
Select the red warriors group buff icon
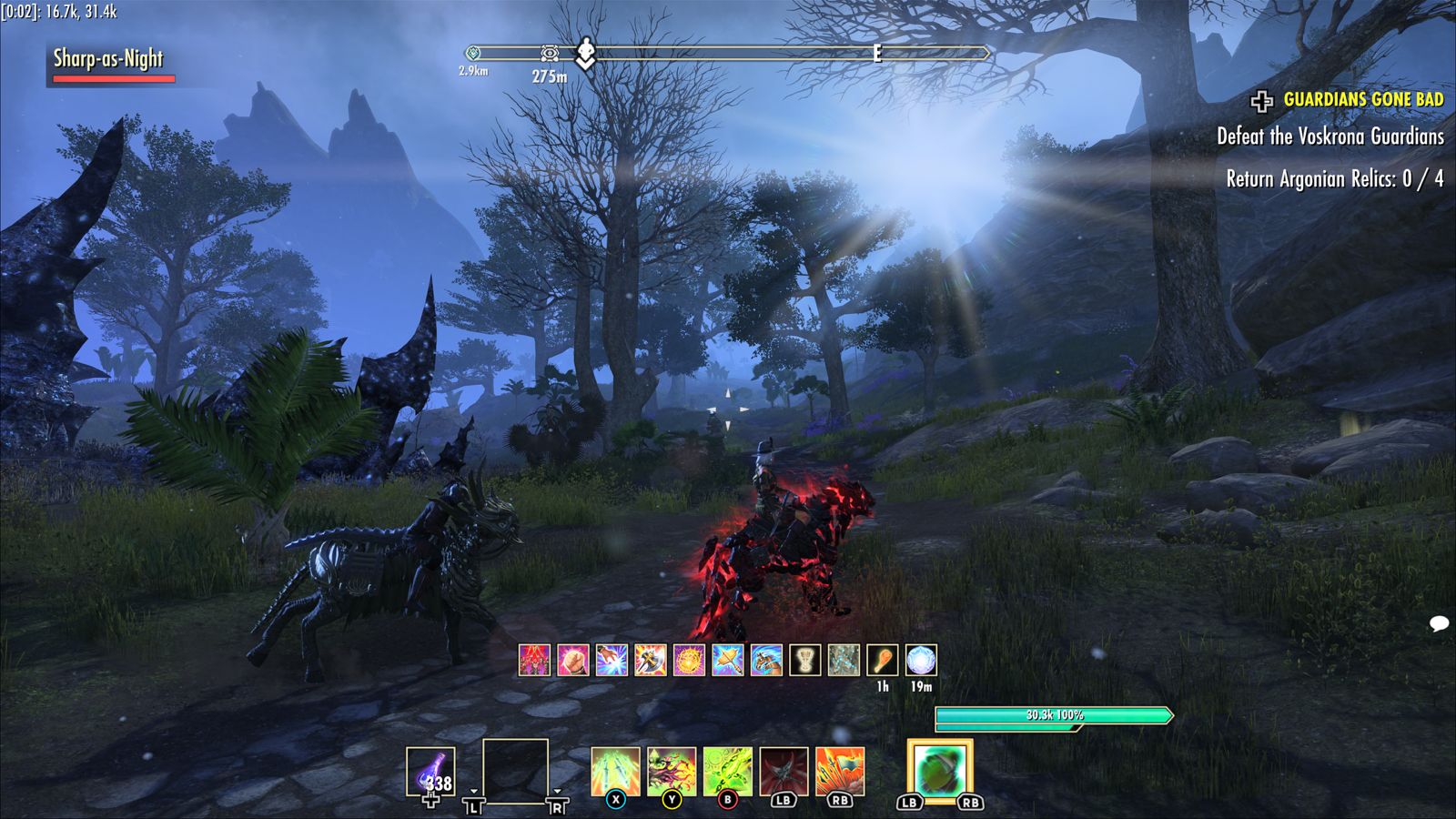(534, 660)
